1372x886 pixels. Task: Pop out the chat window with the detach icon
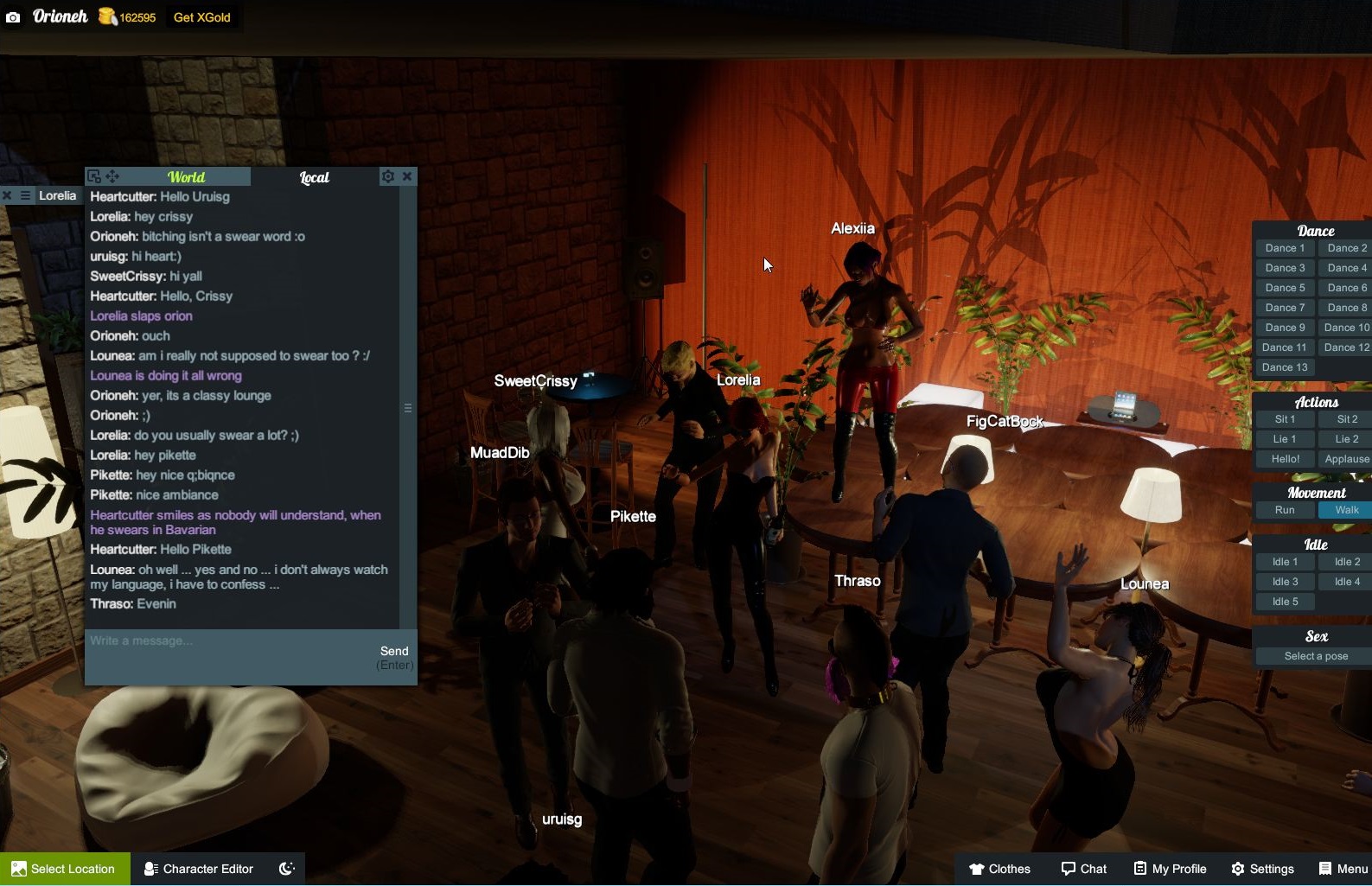pyautogui.click(x=93, y=175)
